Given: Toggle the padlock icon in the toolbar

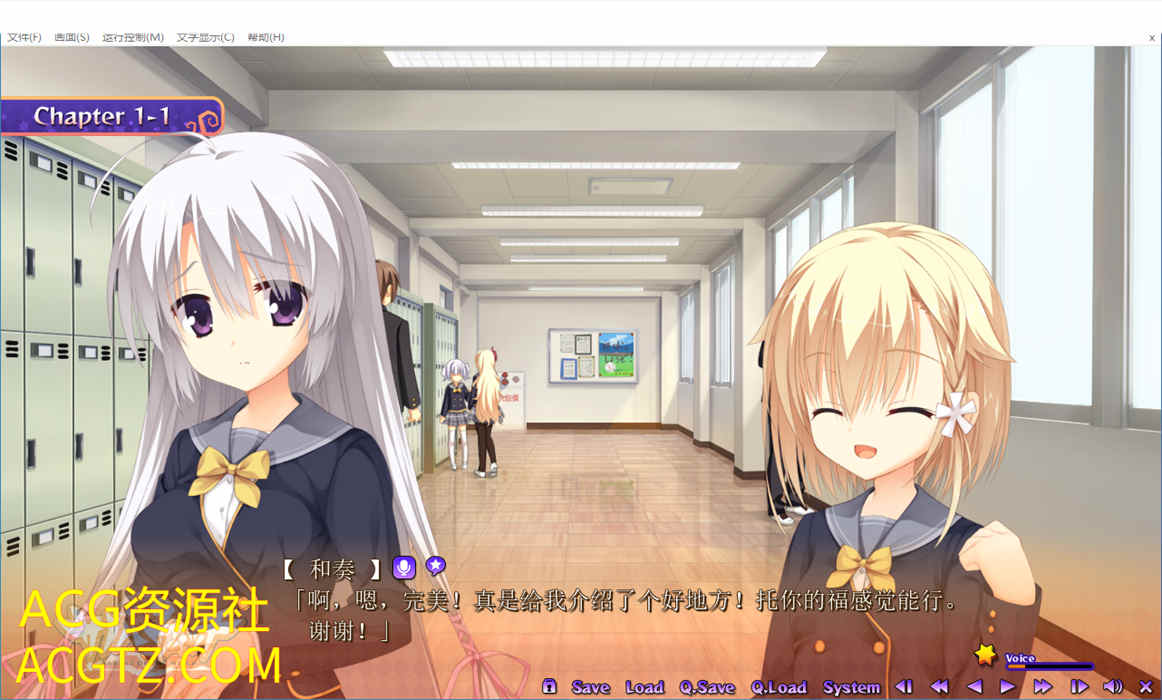Looking at the screenshot, I should click(x=549, y=686).
